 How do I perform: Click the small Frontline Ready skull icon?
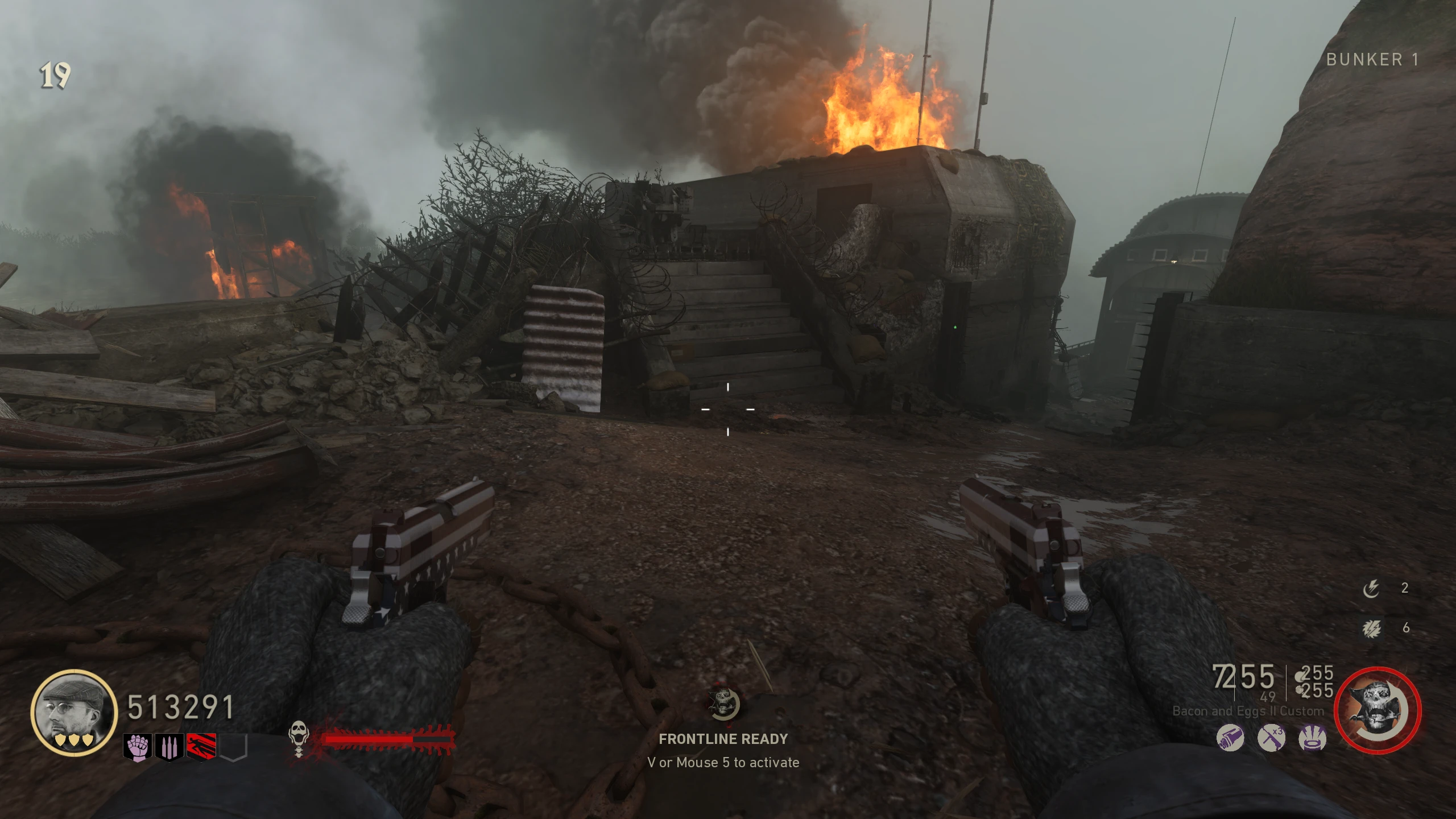[x=723, y=704]
